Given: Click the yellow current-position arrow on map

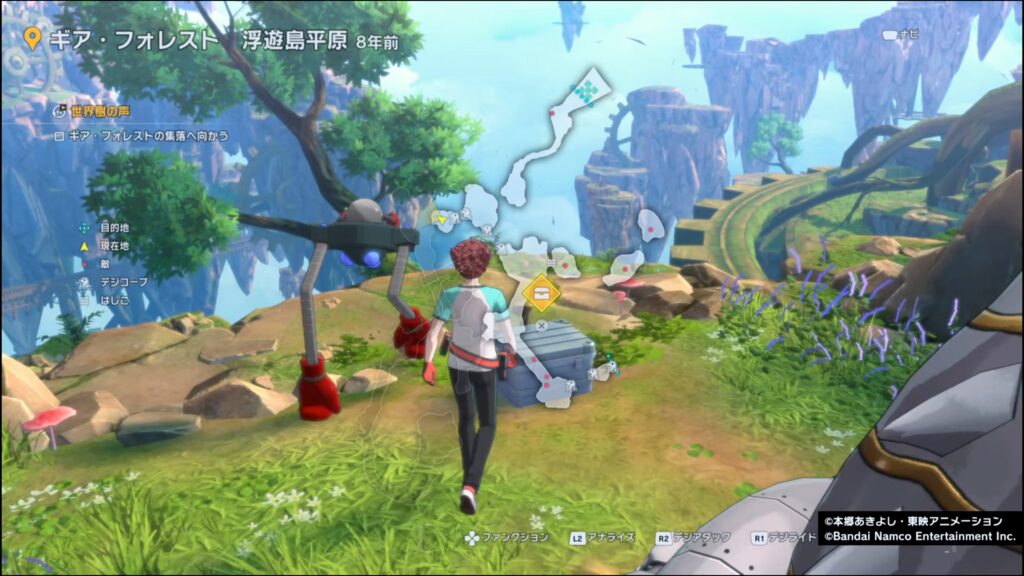Looking at the screenshot, I should pos(439,215).
